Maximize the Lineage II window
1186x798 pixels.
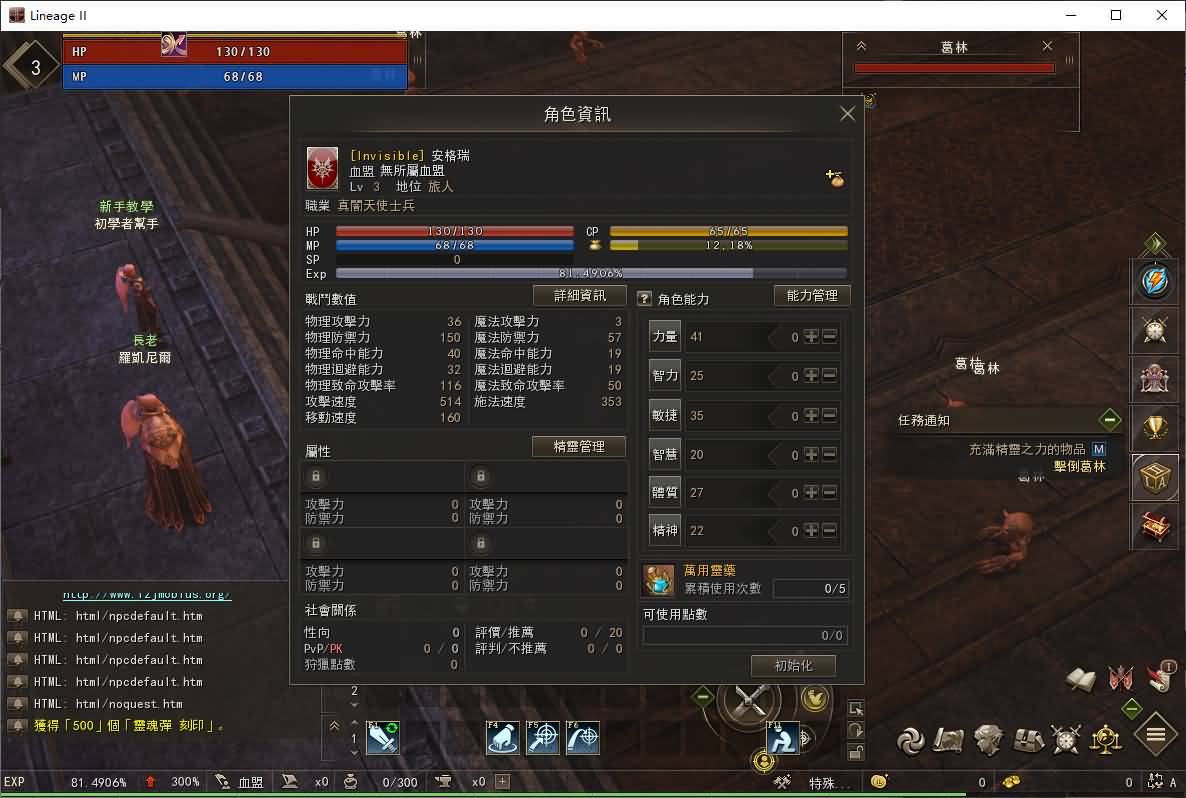pos(1116,15)
